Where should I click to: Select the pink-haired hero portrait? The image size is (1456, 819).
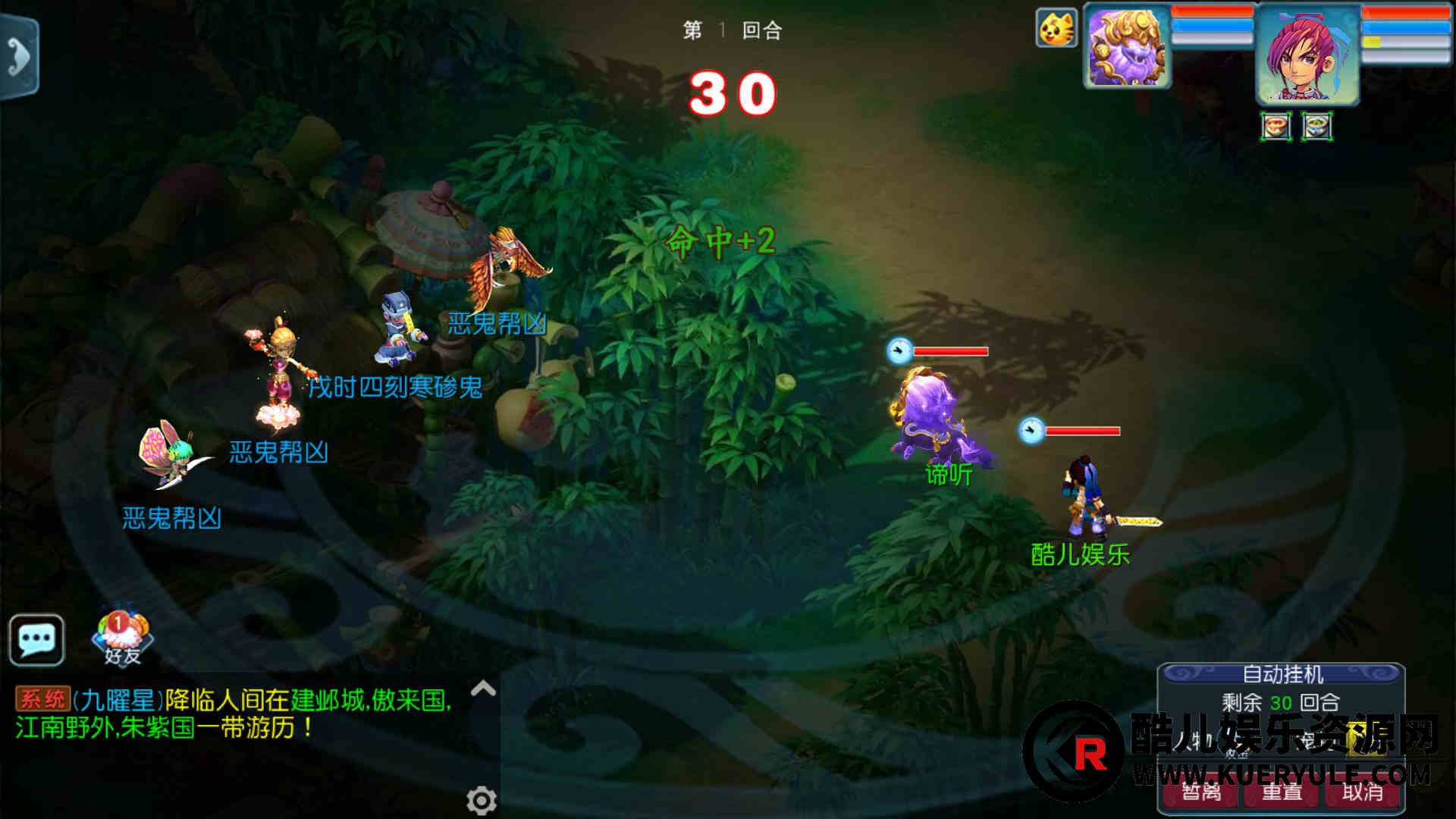click(1307, 55)
